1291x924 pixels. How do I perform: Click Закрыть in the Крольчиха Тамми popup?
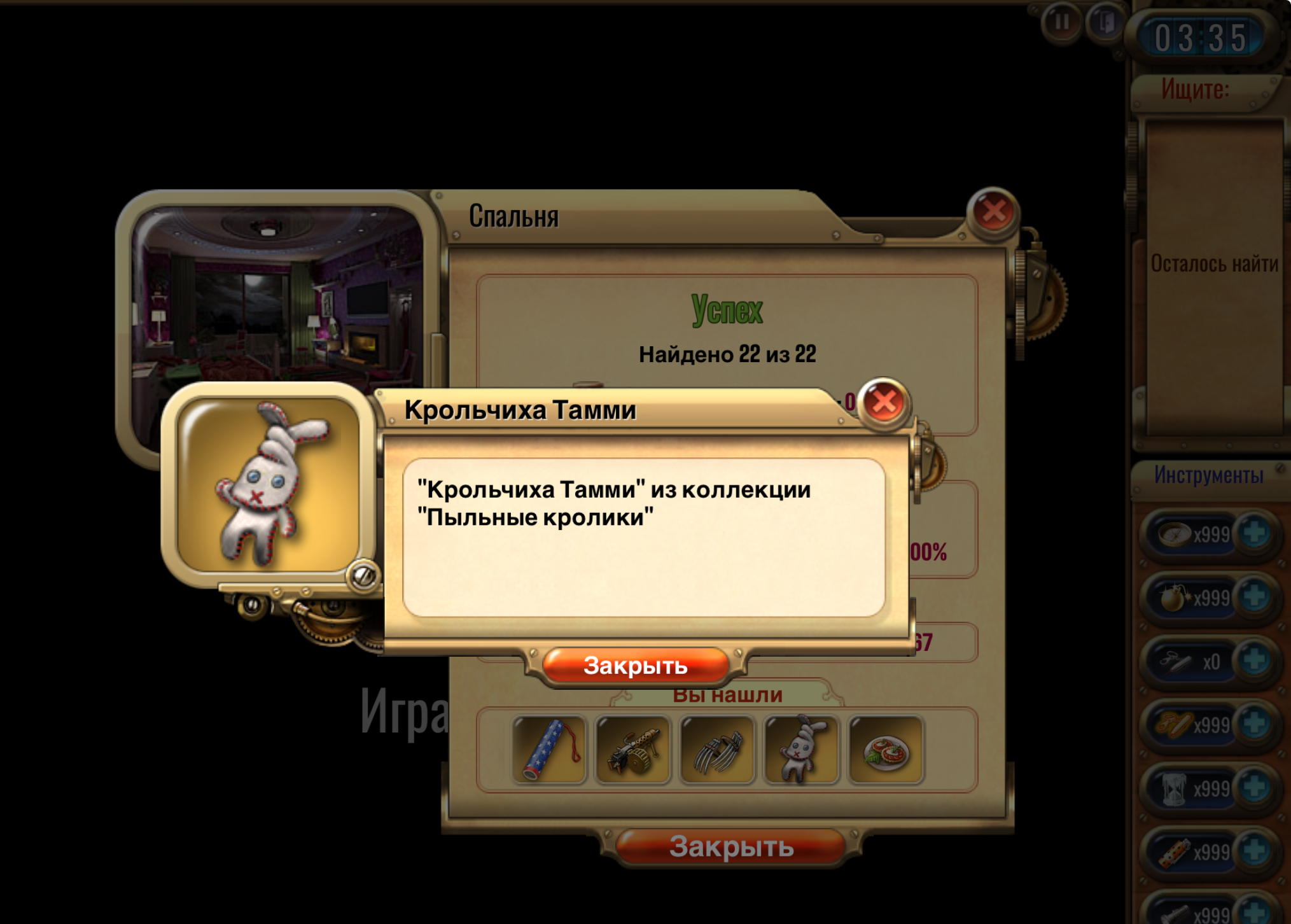tap(635, 666)
